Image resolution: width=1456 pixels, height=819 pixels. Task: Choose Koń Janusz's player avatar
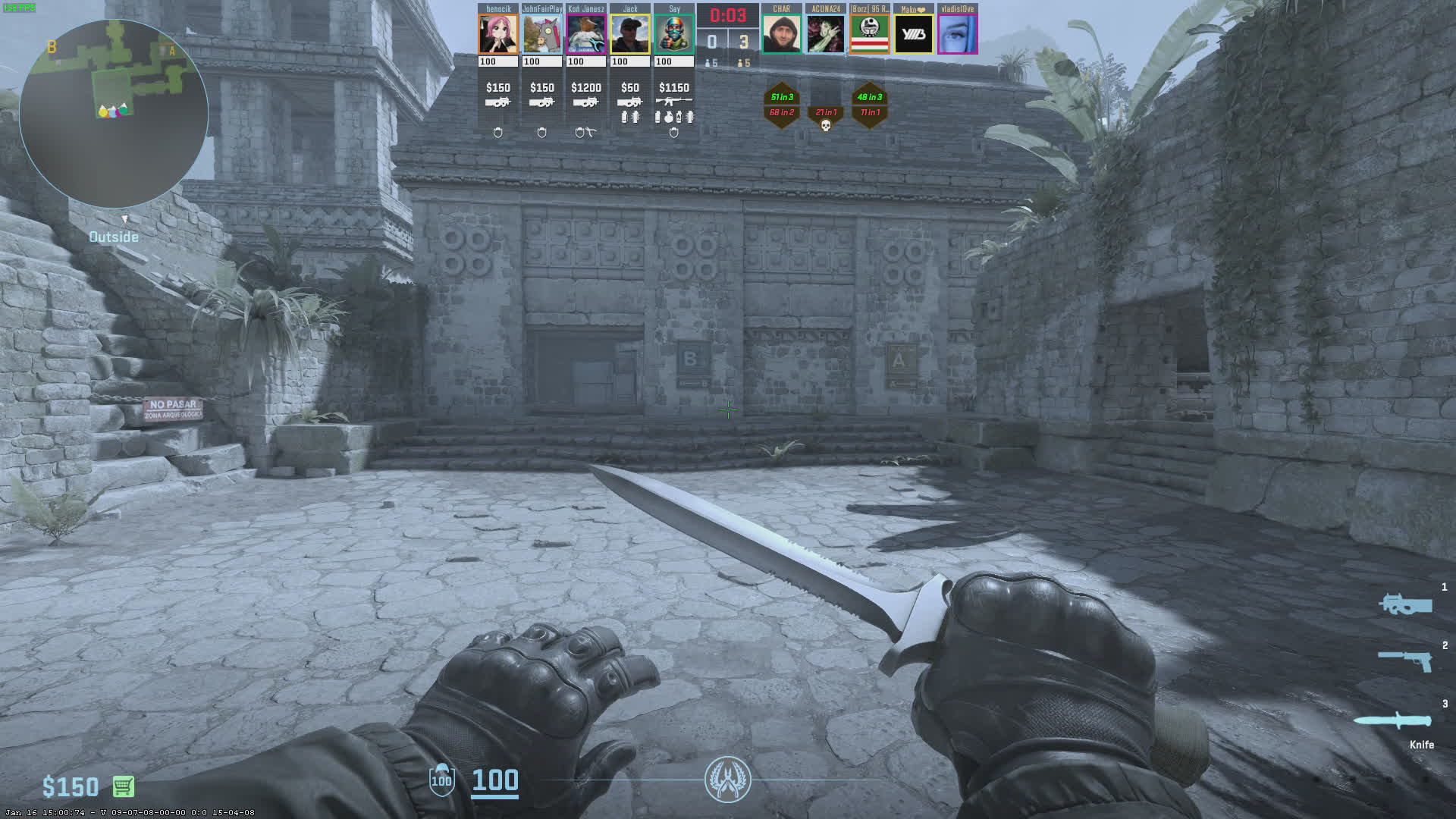pyautogui.click(x=586, y=34)
